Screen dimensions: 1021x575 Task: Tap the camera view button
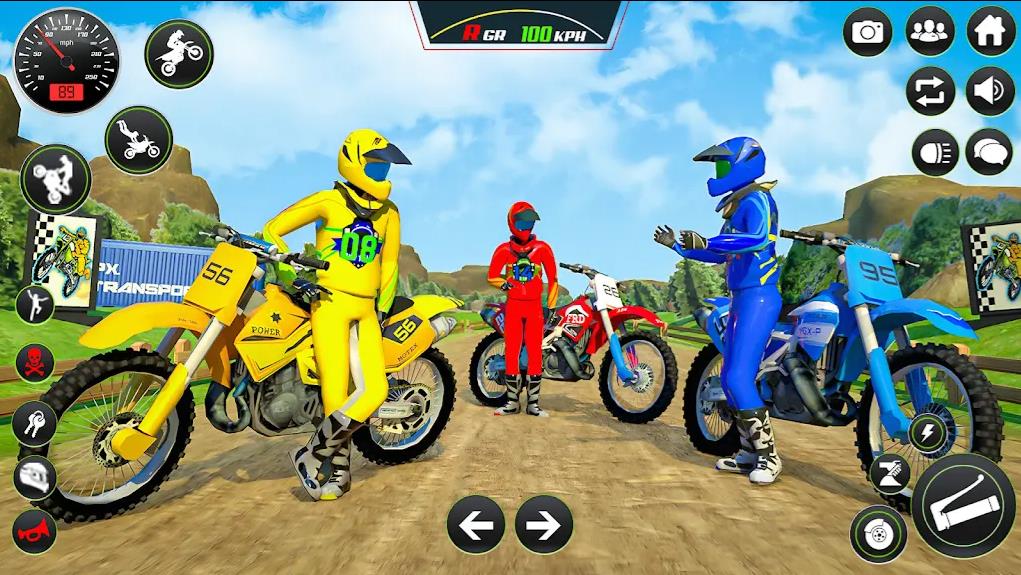coord(868,32)
